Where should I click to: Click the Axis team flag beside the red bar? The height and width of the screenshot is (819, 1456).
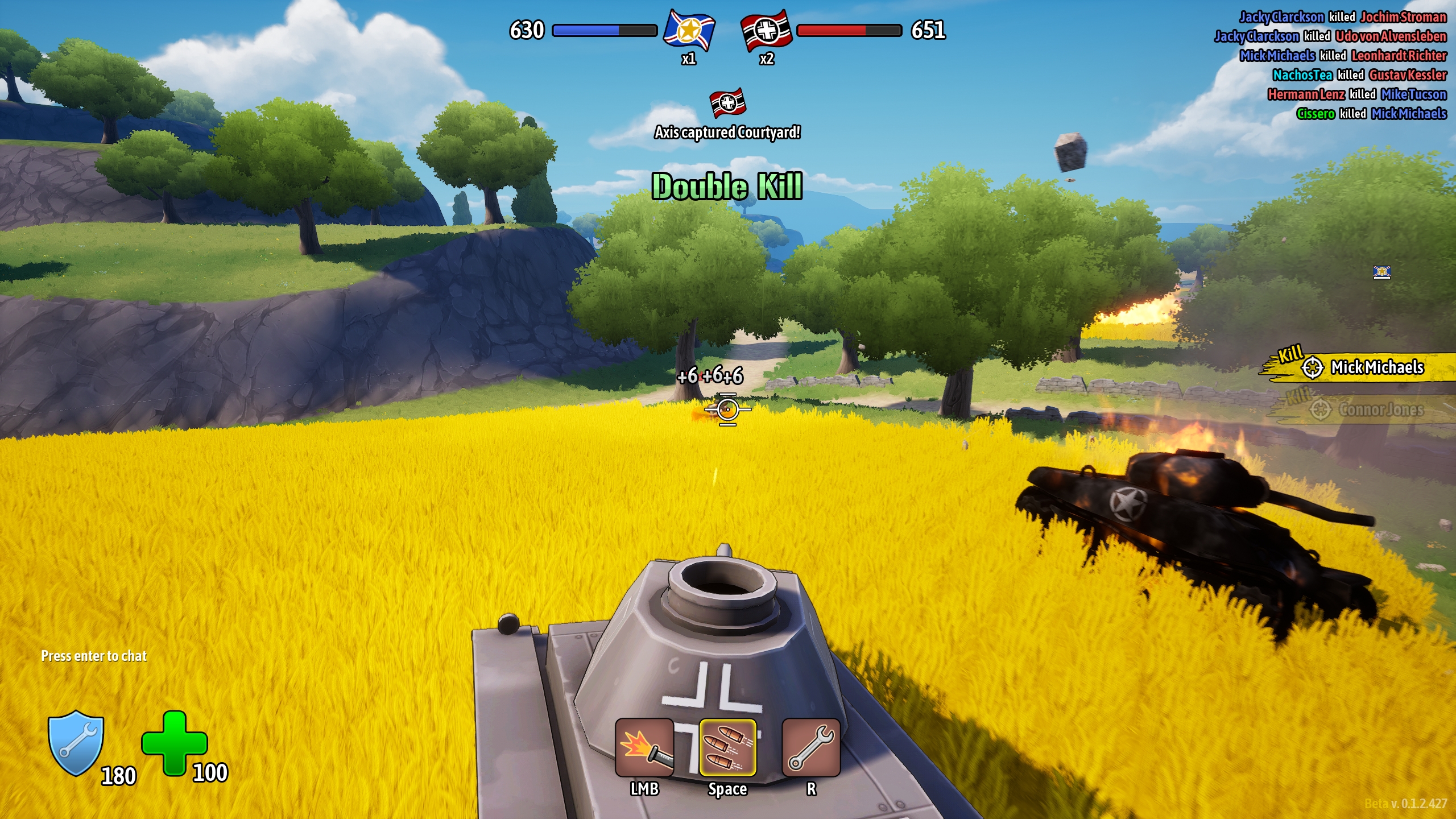click(x=766, y=30)
